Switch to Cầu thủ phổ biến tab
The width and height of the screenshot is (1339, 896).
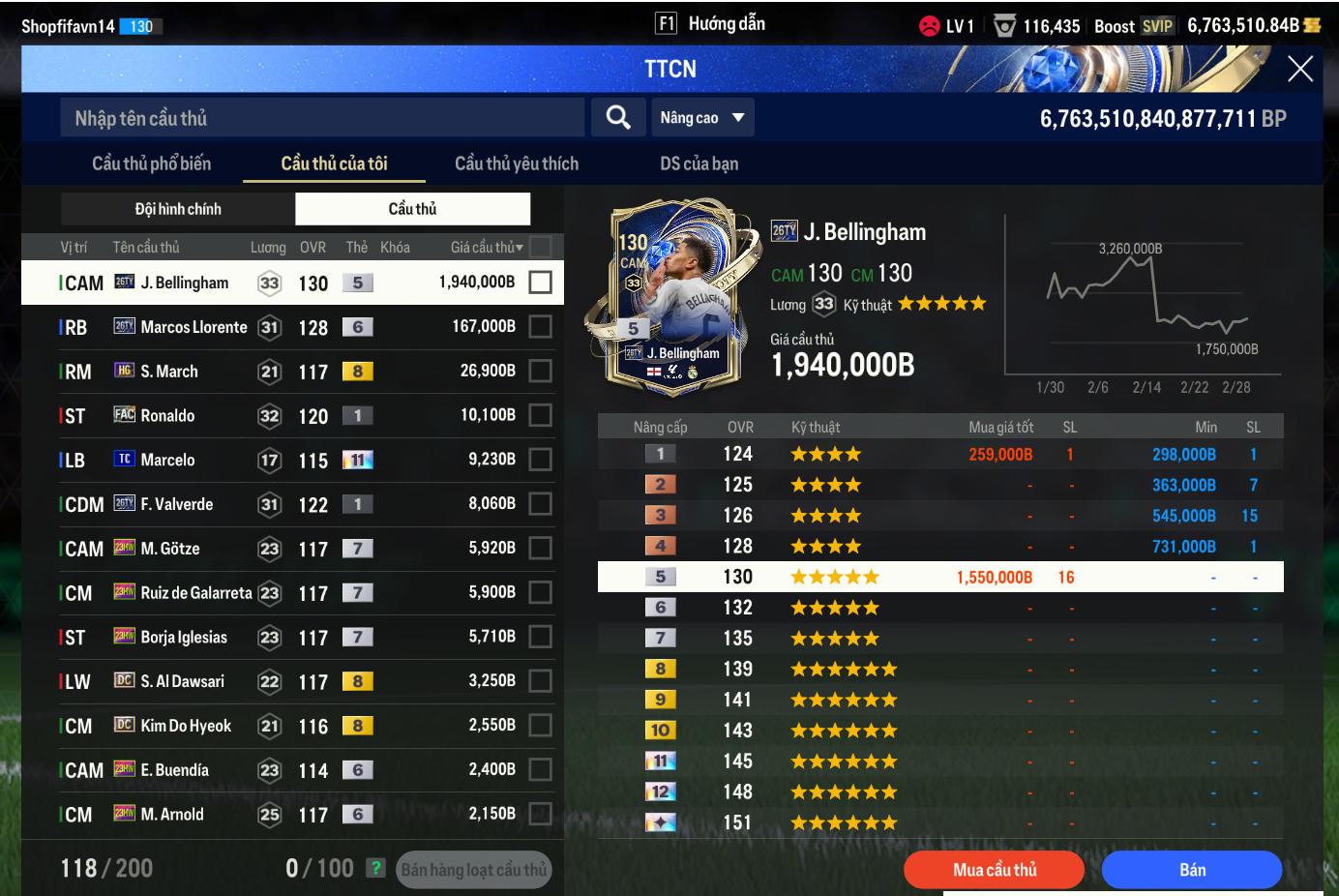click(151, 164)
